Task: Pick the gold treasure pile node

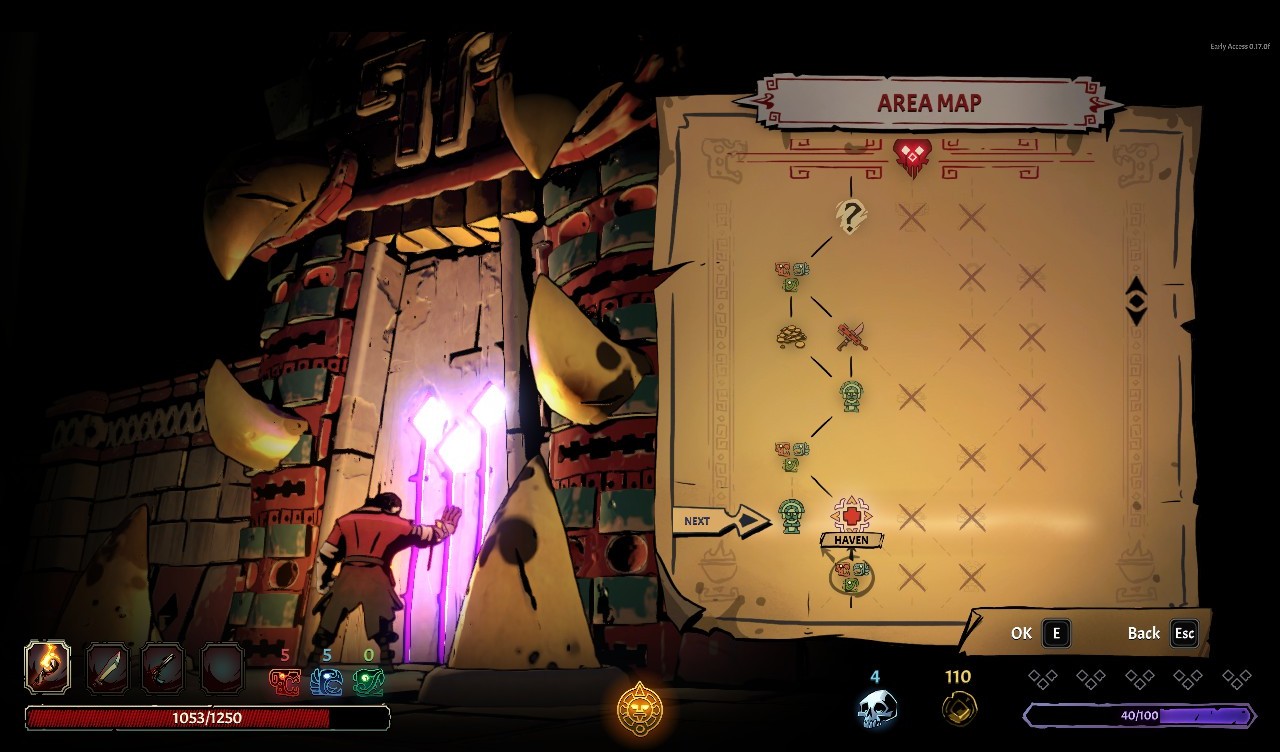Action: coord(791,336)
